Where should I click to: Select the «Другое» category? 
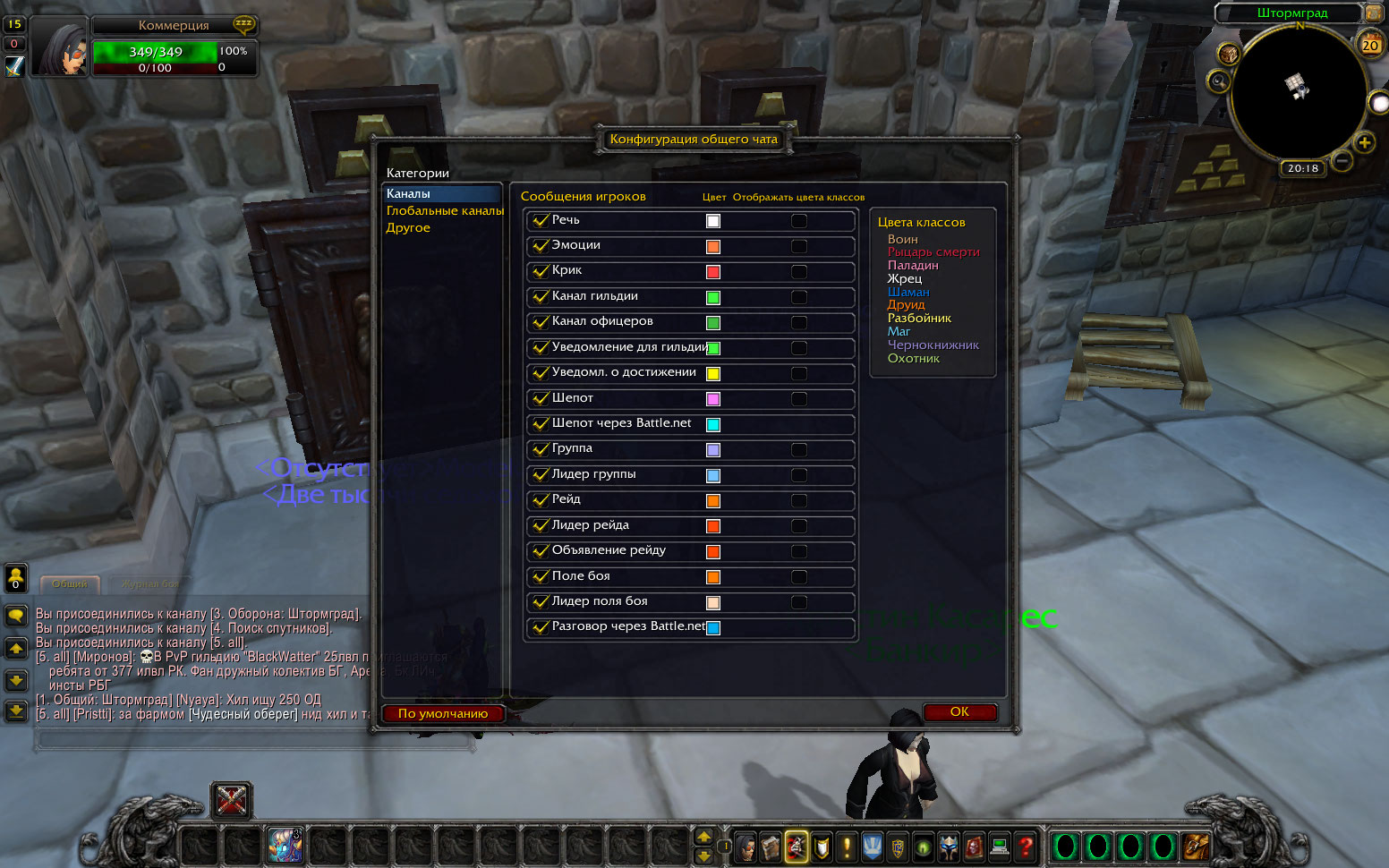click(408, 228)
